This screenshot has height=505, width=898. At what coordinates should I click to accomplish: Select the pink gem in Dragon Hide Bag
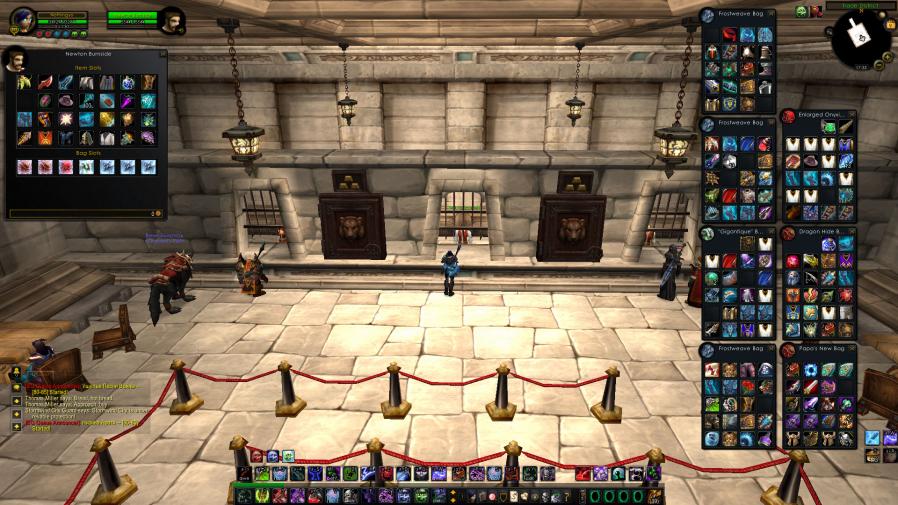pyautogui.click(x=793, y=262)
